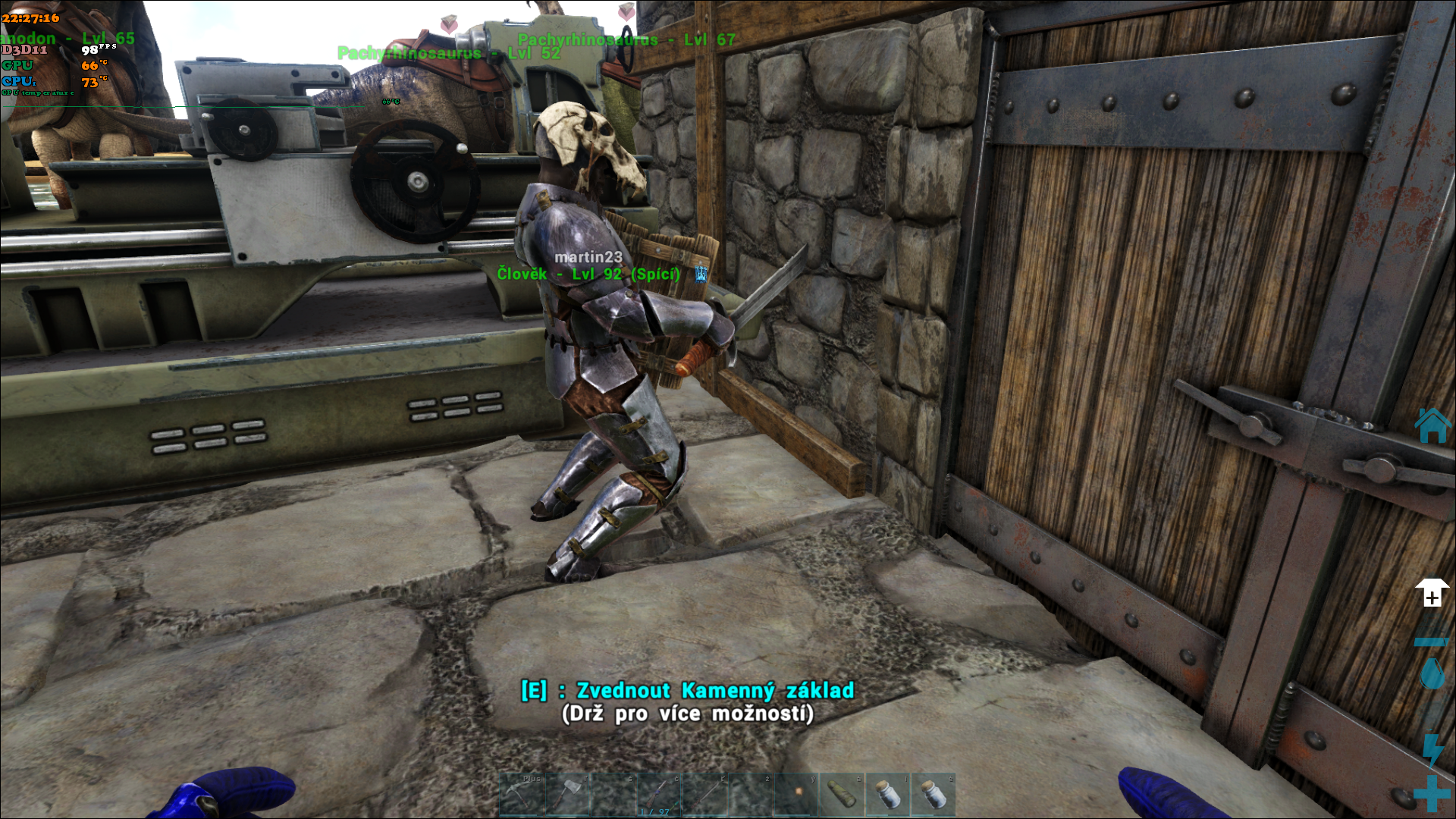
Task: Click the lightning bolt stamina icon
Action: (1432, 748)
